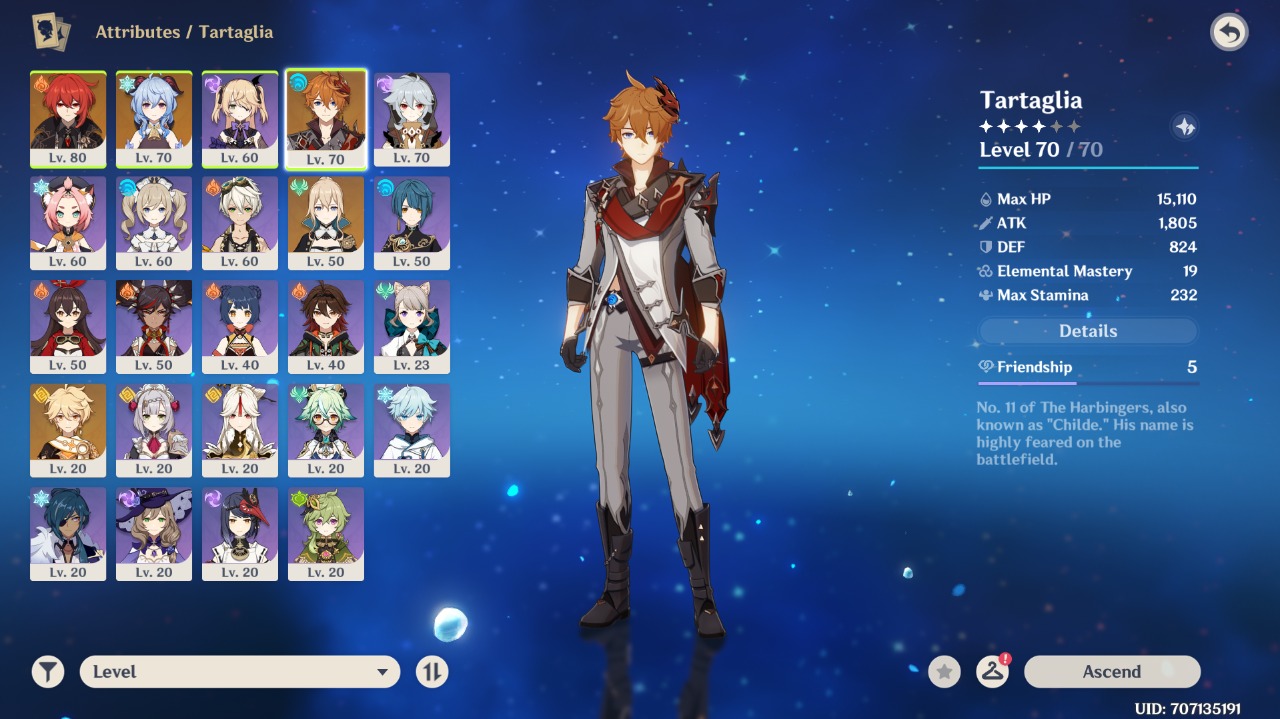
Task: Go back using the return arrow
Action: click(x=1229, y=33)
